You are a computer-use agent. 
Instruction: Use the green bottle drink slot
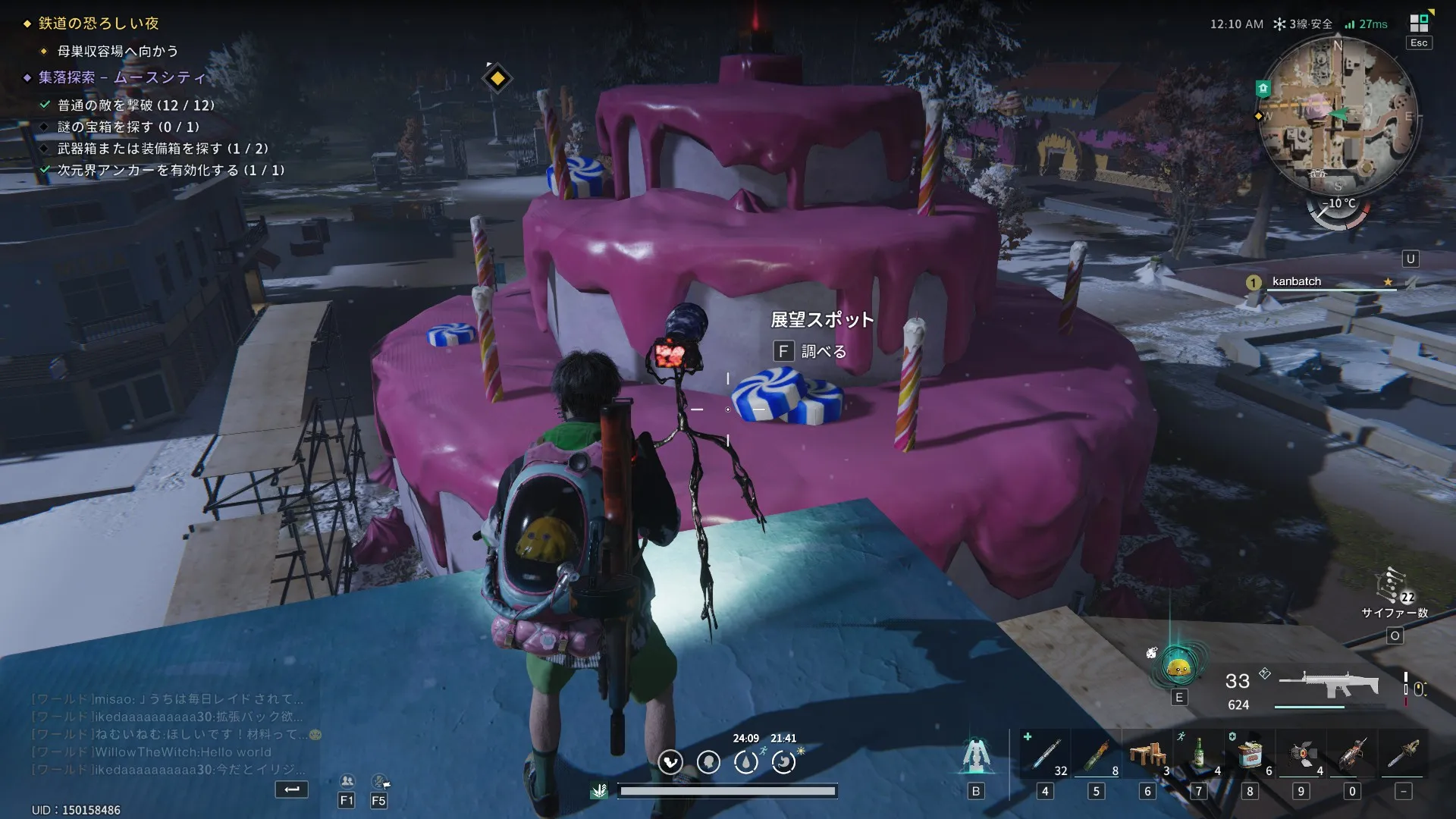[x=1198, y=756]
